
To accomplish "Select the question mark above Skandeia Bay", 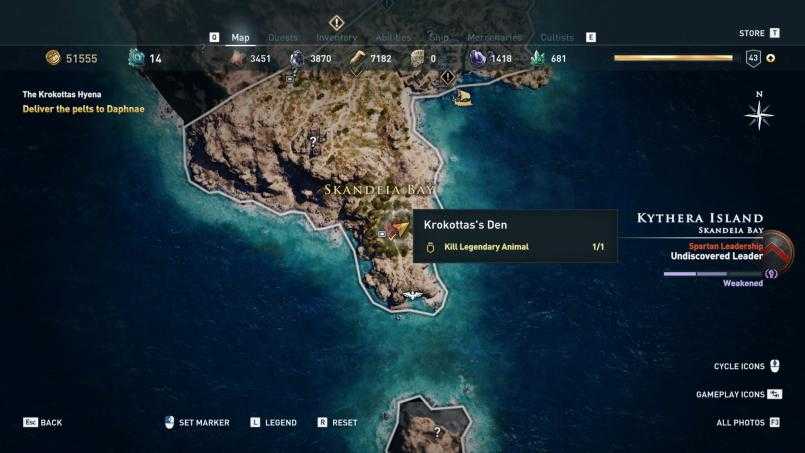I will (x=313, y=142).
